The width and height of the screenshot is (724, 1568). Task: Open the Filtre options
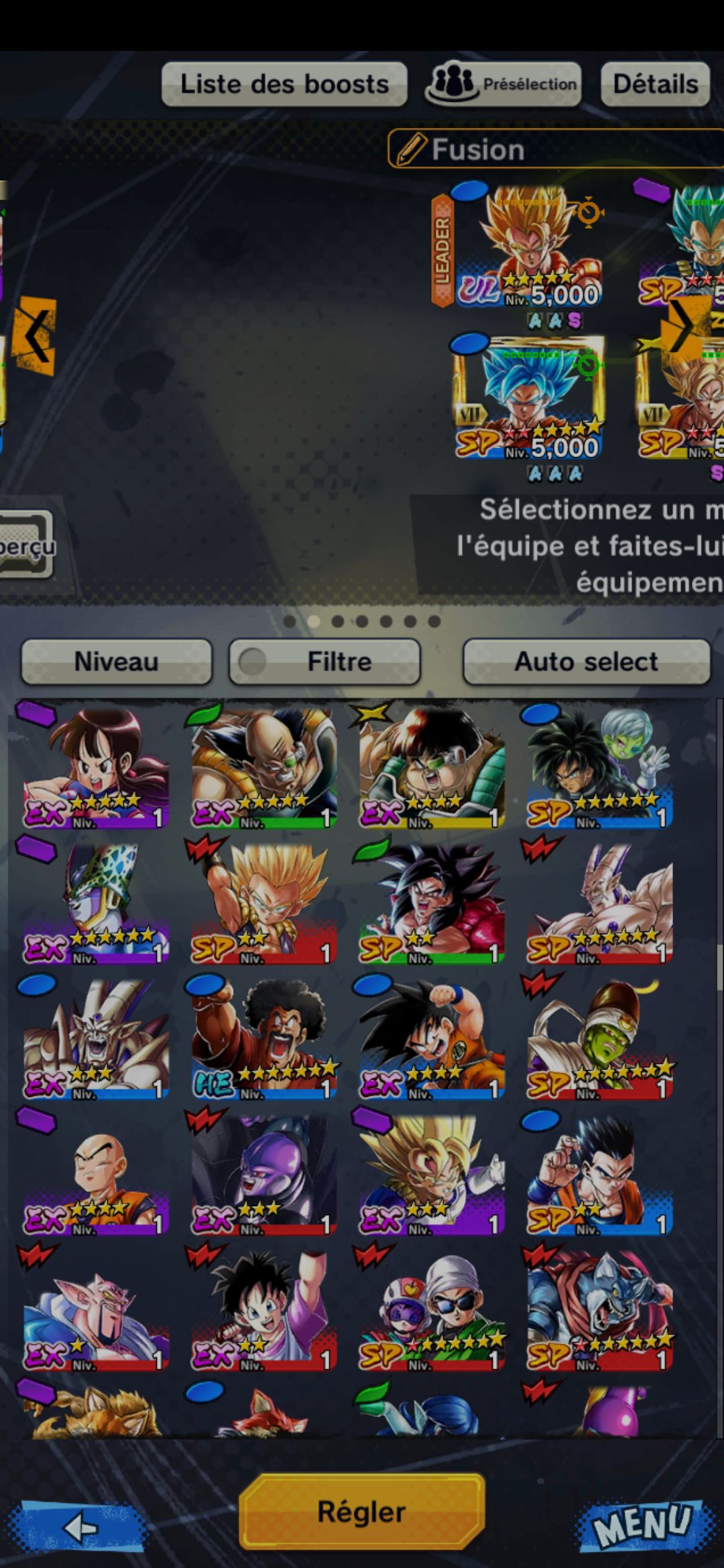(325, 661)
